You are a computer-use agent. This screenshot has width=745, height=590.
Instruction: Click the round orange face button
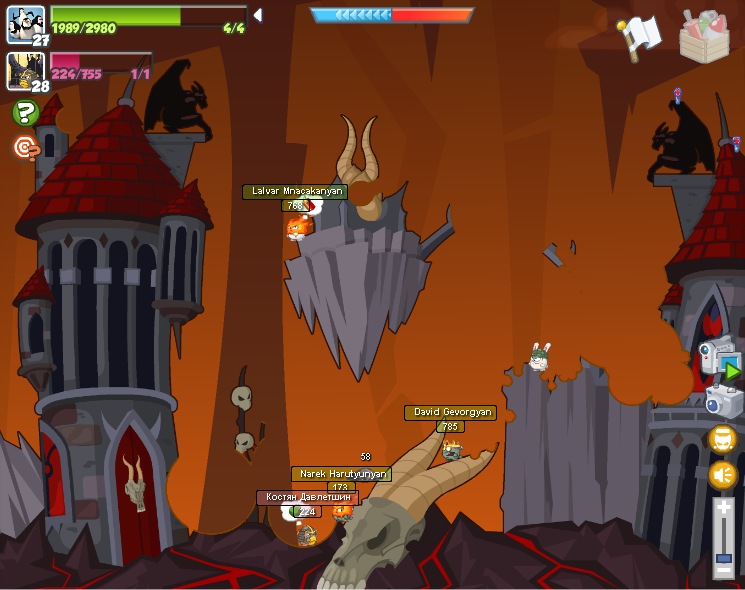[722, 439]
